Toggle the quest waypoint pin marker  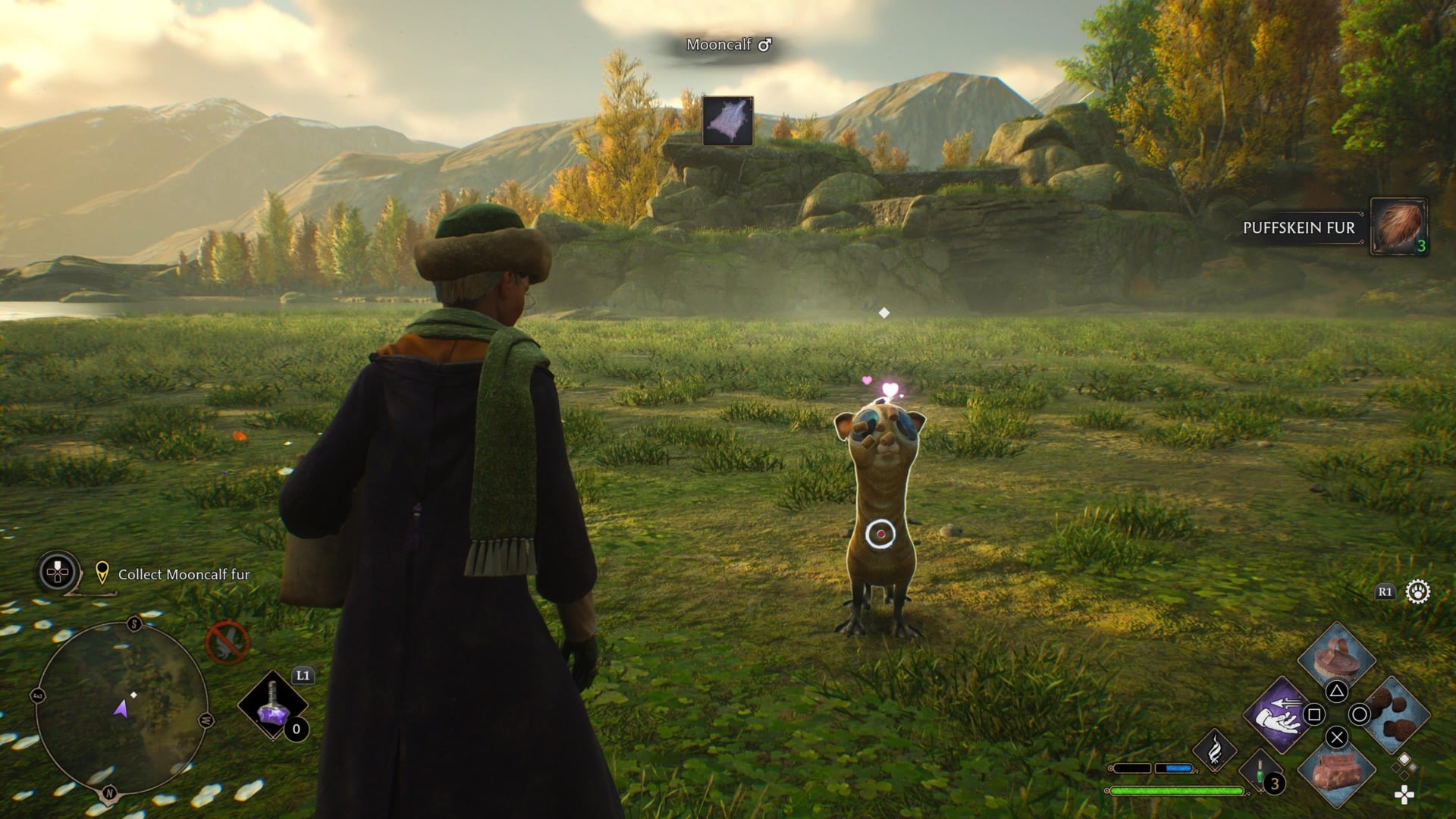tap(102, 573)
